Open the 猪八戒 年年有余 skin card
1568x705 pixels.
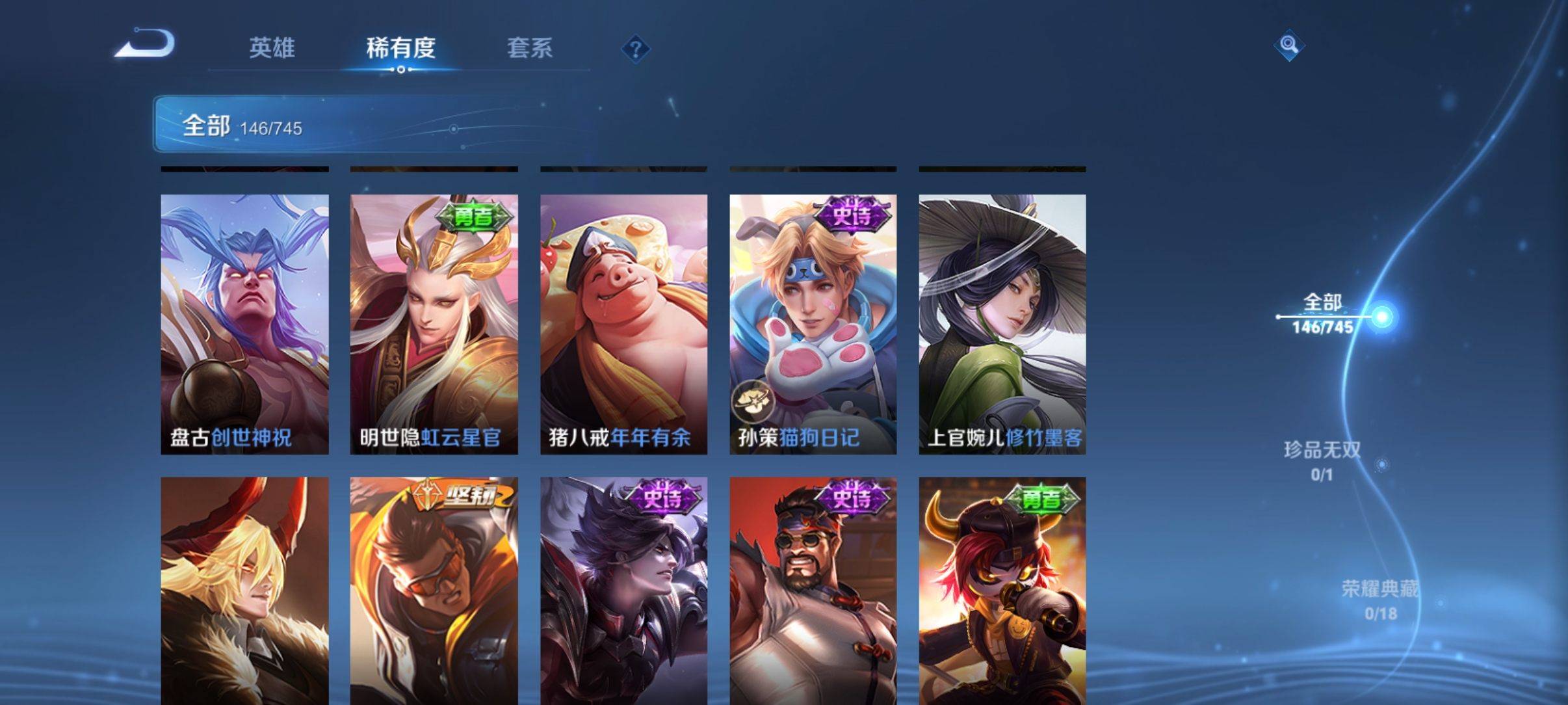[x=623, y=324]
